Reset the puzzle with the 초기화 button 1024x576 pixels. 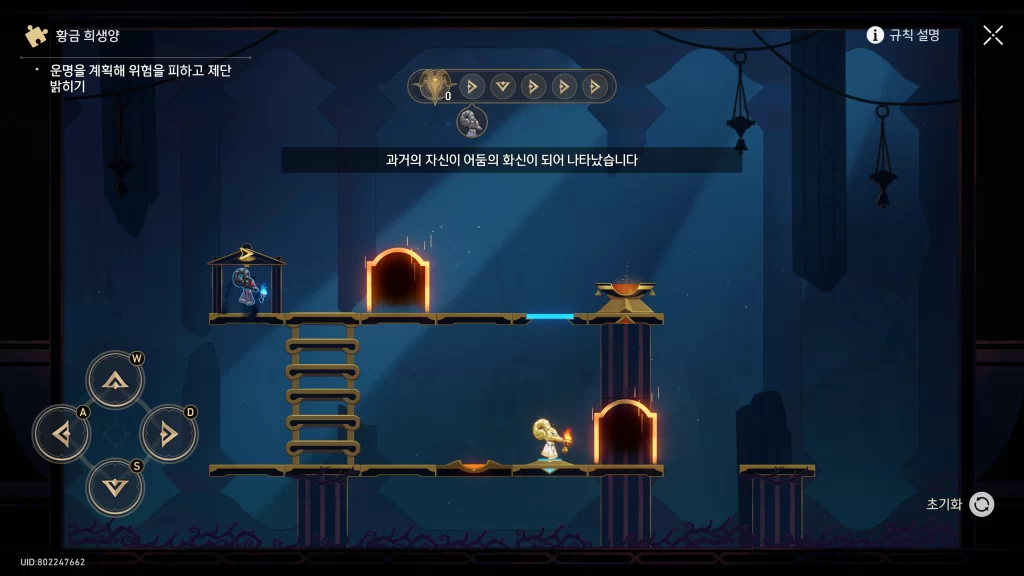click(981, 504)
